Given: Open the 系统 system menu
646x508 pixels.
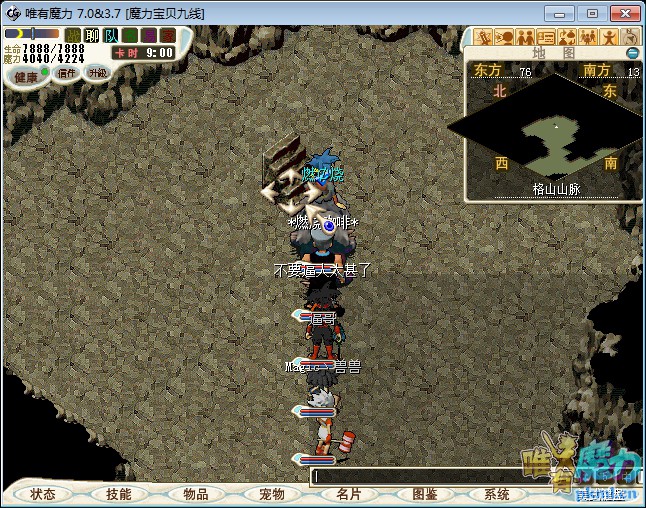Looking at the screenshot, I should (x=497, y=494).
